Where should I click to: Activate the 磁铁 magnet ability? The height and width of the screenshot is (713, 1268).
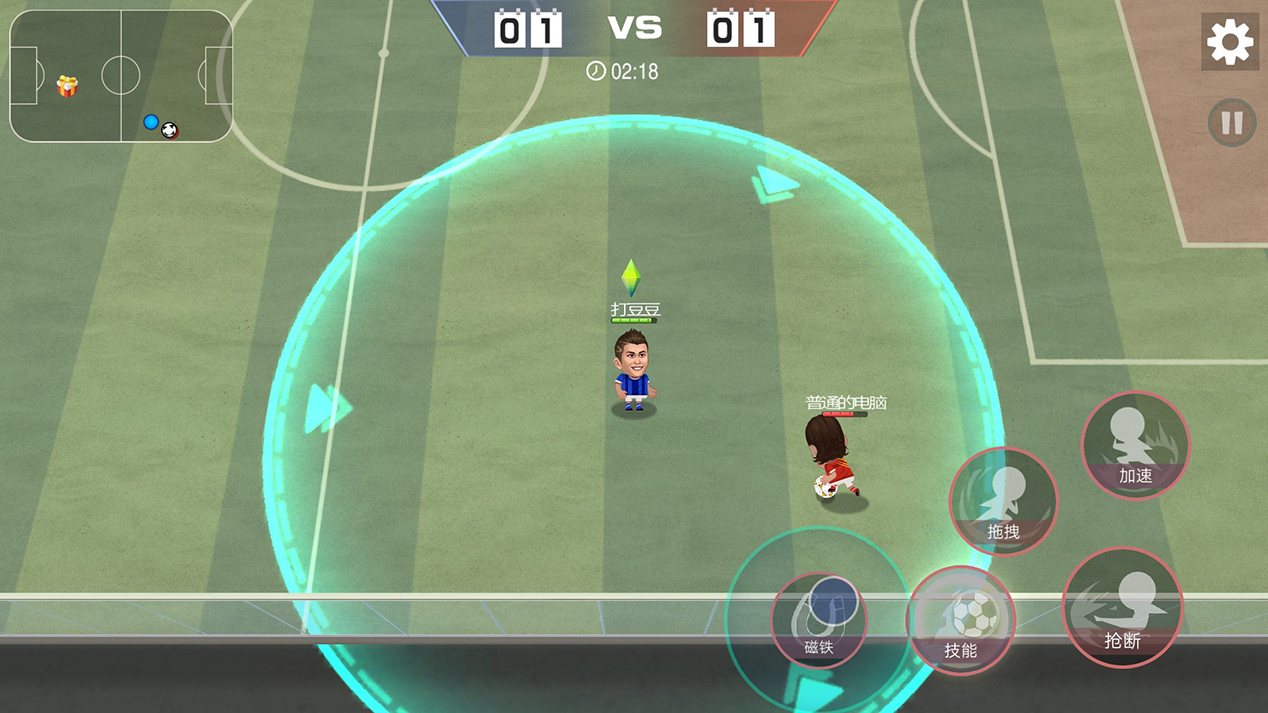pyautogui.click(x=819, y=619)
